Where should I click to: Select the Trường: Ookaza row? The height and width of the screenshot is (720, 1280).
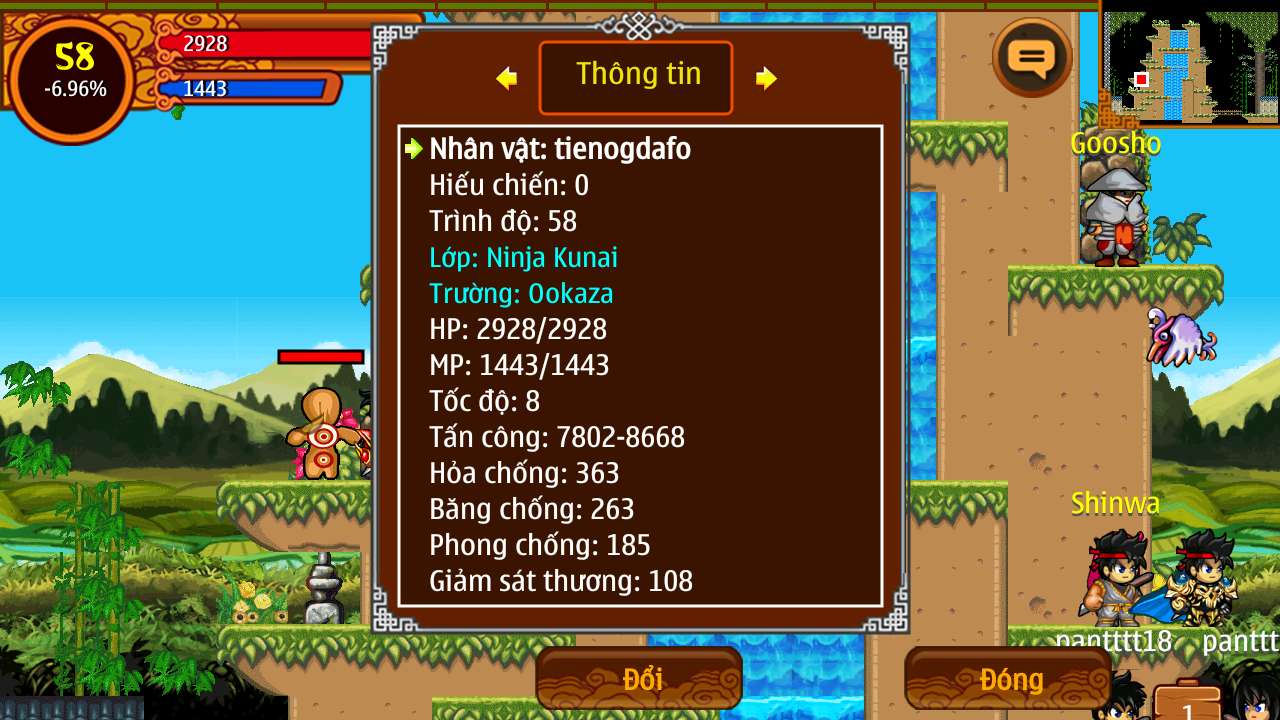coord(521,294)
